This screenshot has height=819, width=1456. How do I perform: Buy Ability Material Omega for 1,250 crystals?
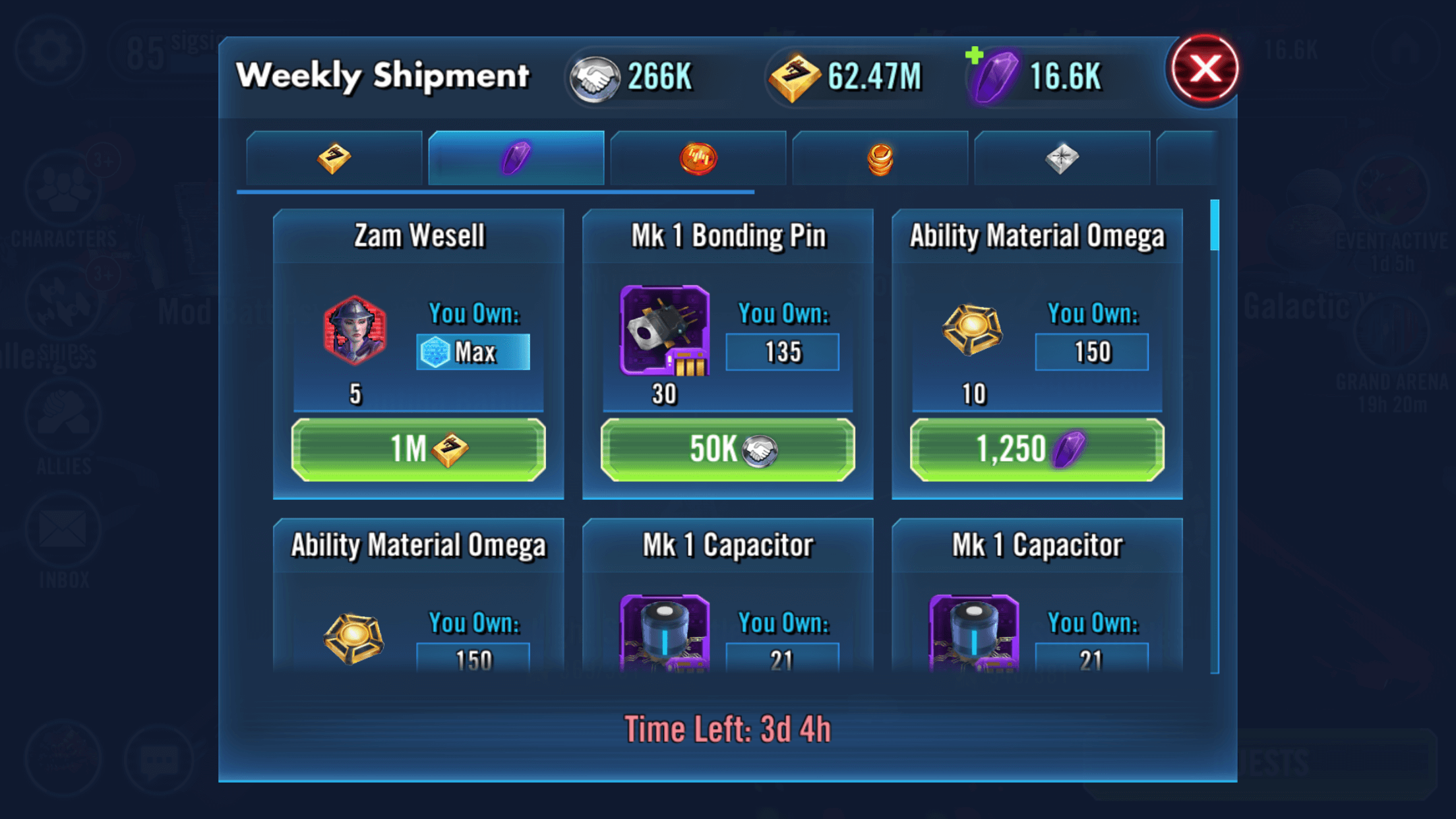[1037, 449]
